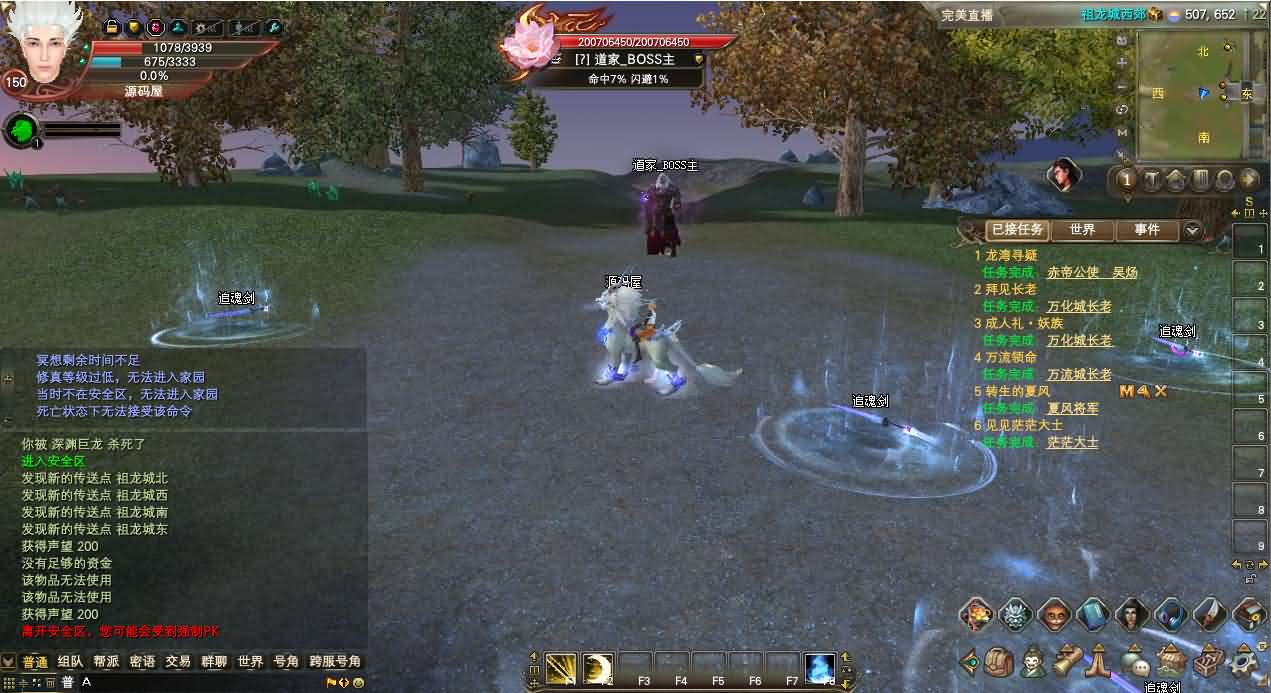1271x693 pixels.
Task: Open the 组队 team chat channel
Action: (x=70, y=662)
